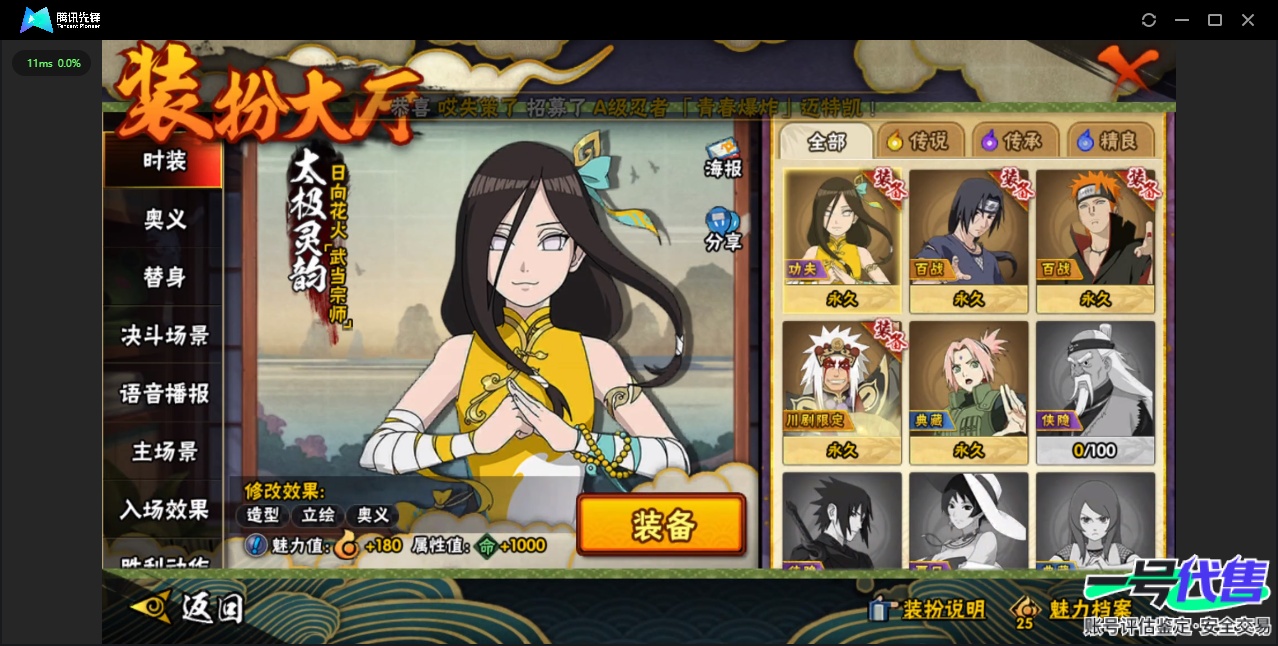Open the 海报 poster icon
The width and height of the screenshot is (1278, 646).
coord(722,159)
